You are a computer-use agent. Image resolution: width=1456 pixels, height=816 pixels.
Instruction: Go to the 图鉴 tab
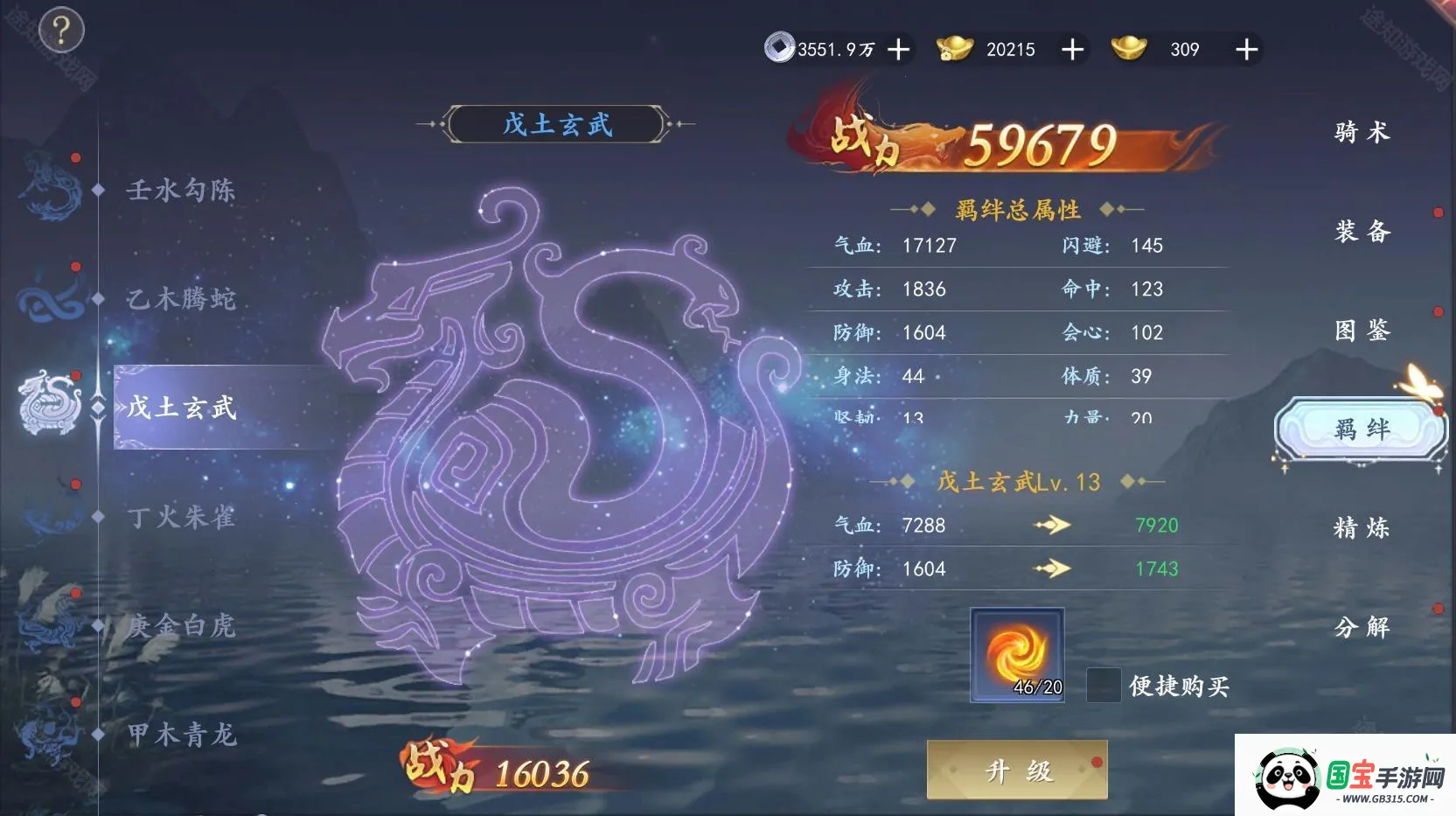tap(1362, 331)
